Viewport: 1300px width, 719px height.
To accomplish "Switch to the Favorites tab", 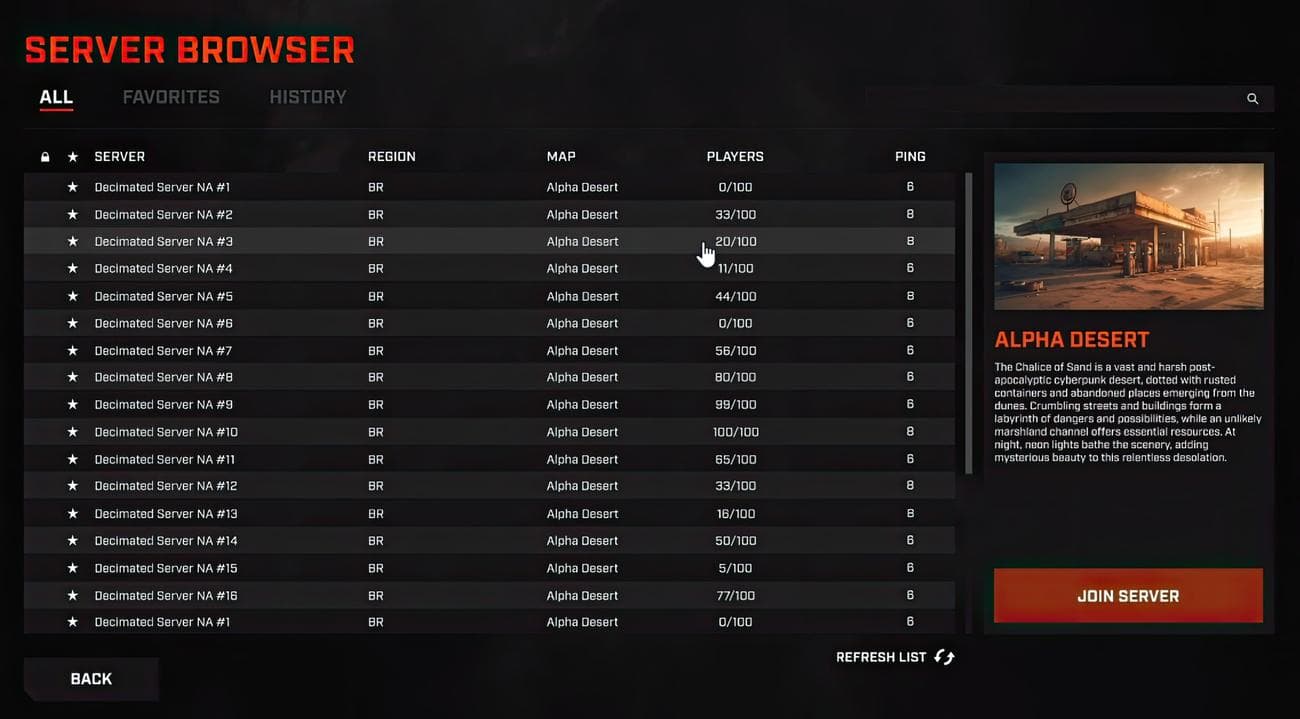I will 171,97.
